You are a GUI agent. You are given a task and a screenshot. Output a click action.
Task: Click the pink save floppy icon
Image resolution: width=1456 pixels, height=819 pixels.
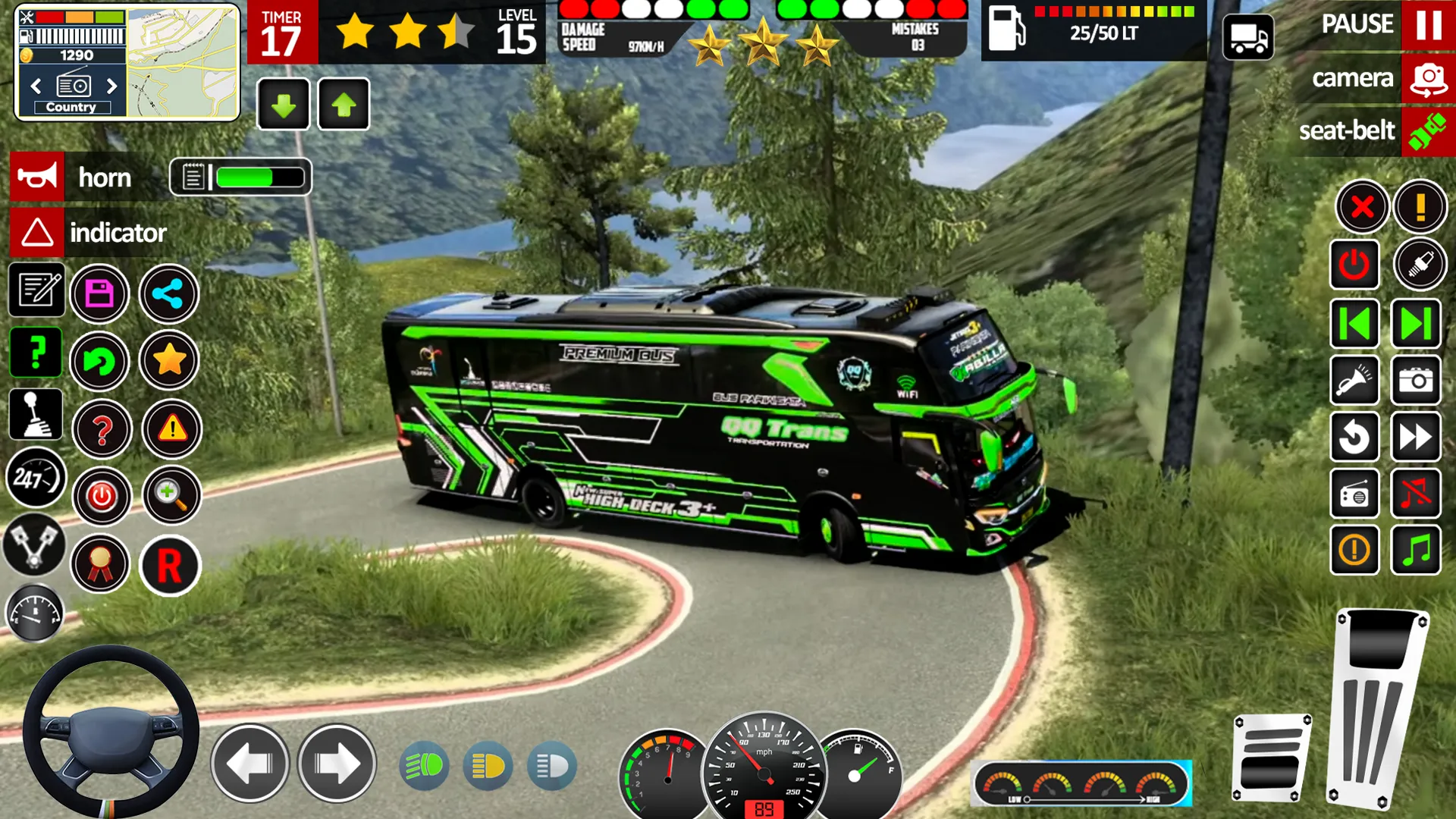click(x=99, y=293)
